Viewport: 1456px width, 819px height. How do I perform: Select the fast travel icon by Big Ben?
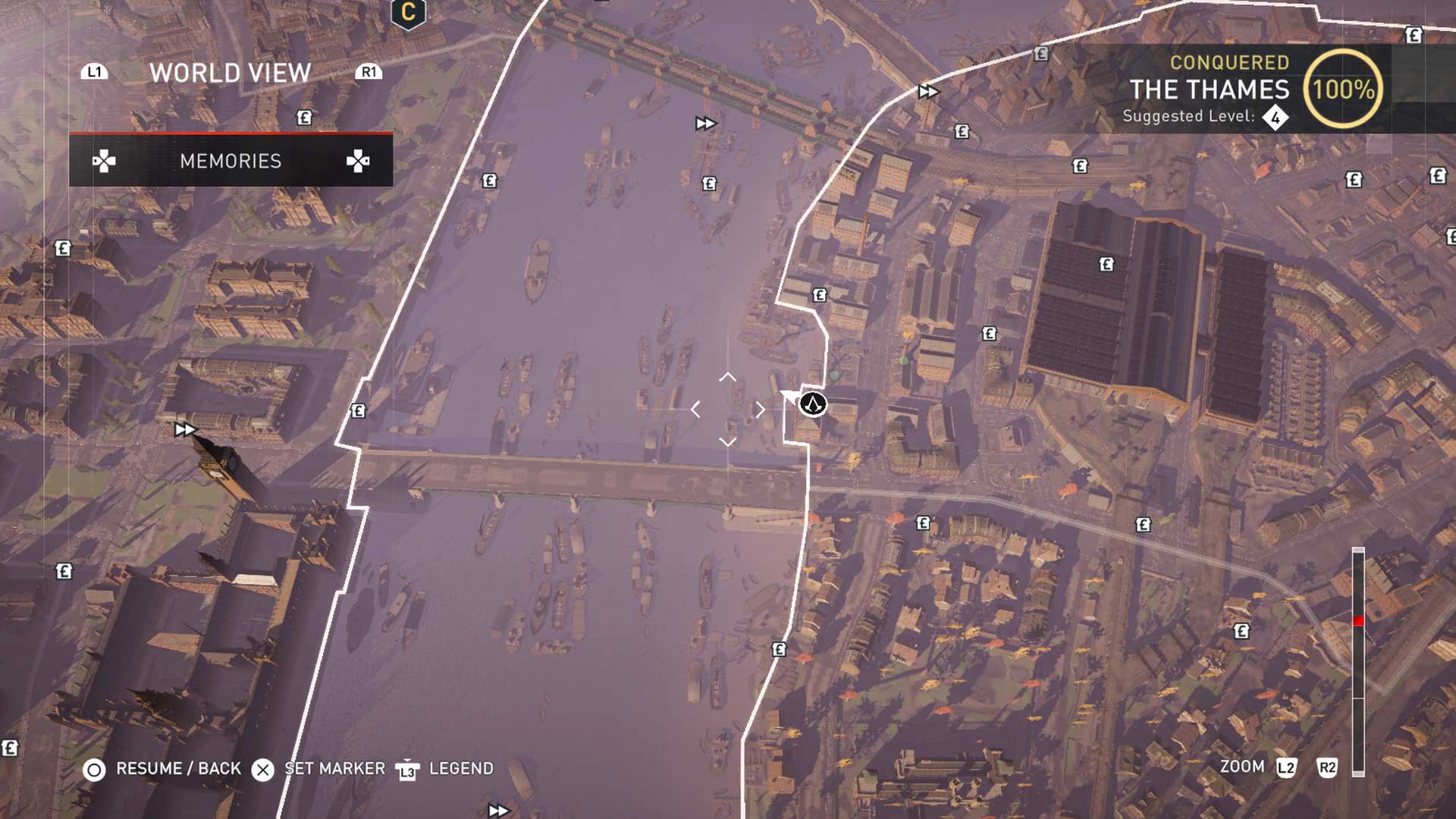coord(186,430)
